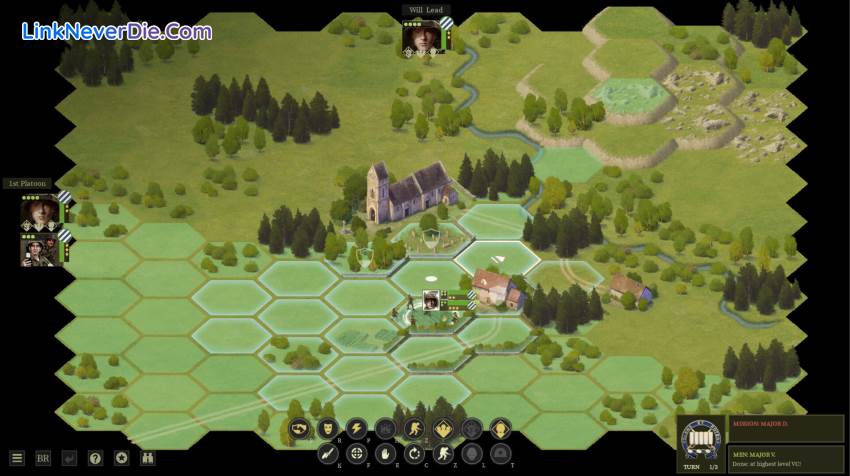
Task: Activate the mask ability icon
Action: coord(327,430)
